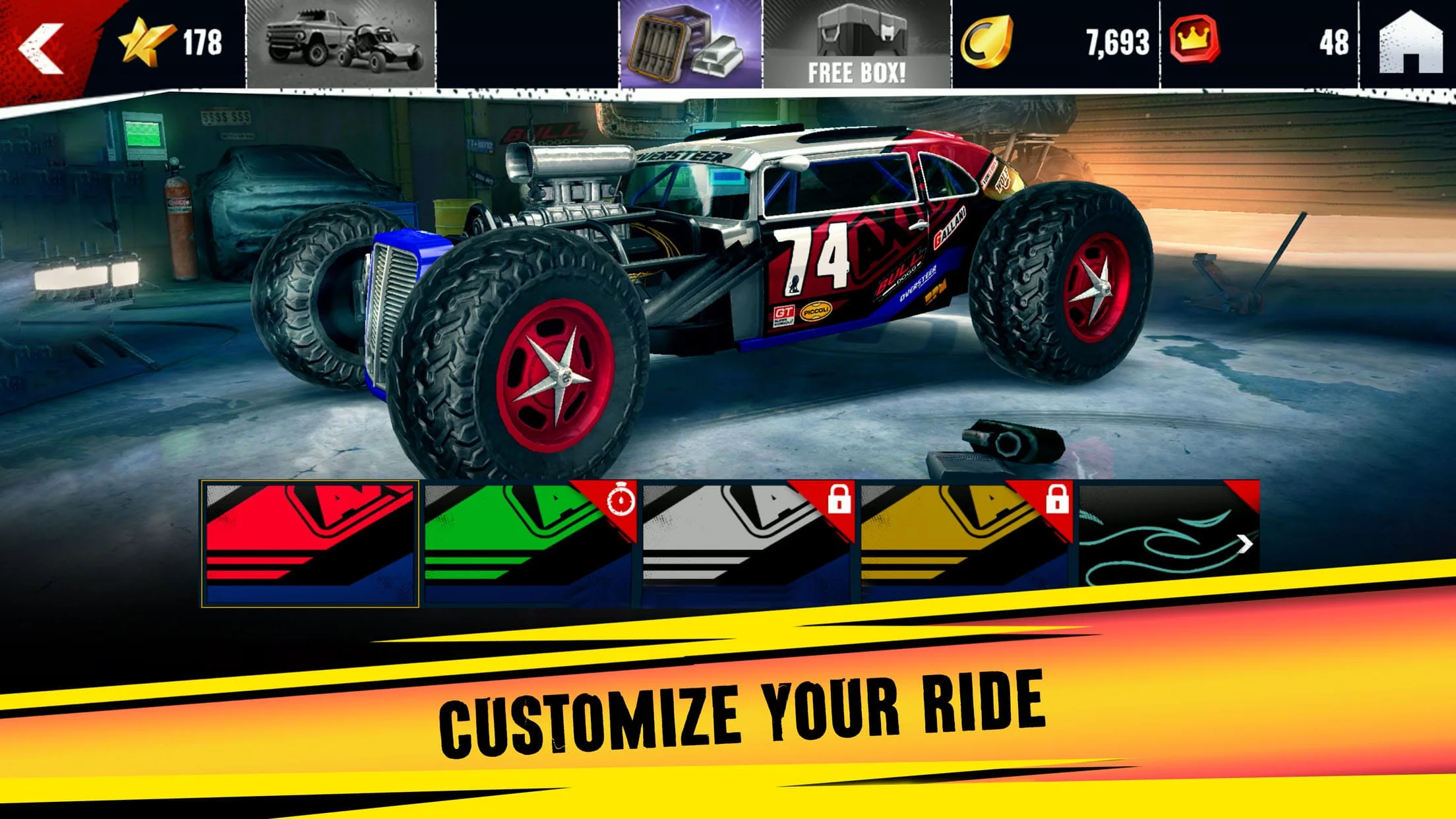This screenshot has width=1456, height=819.
Task: Claim the FREE BOX cooler reward
Action: (854, 42)
